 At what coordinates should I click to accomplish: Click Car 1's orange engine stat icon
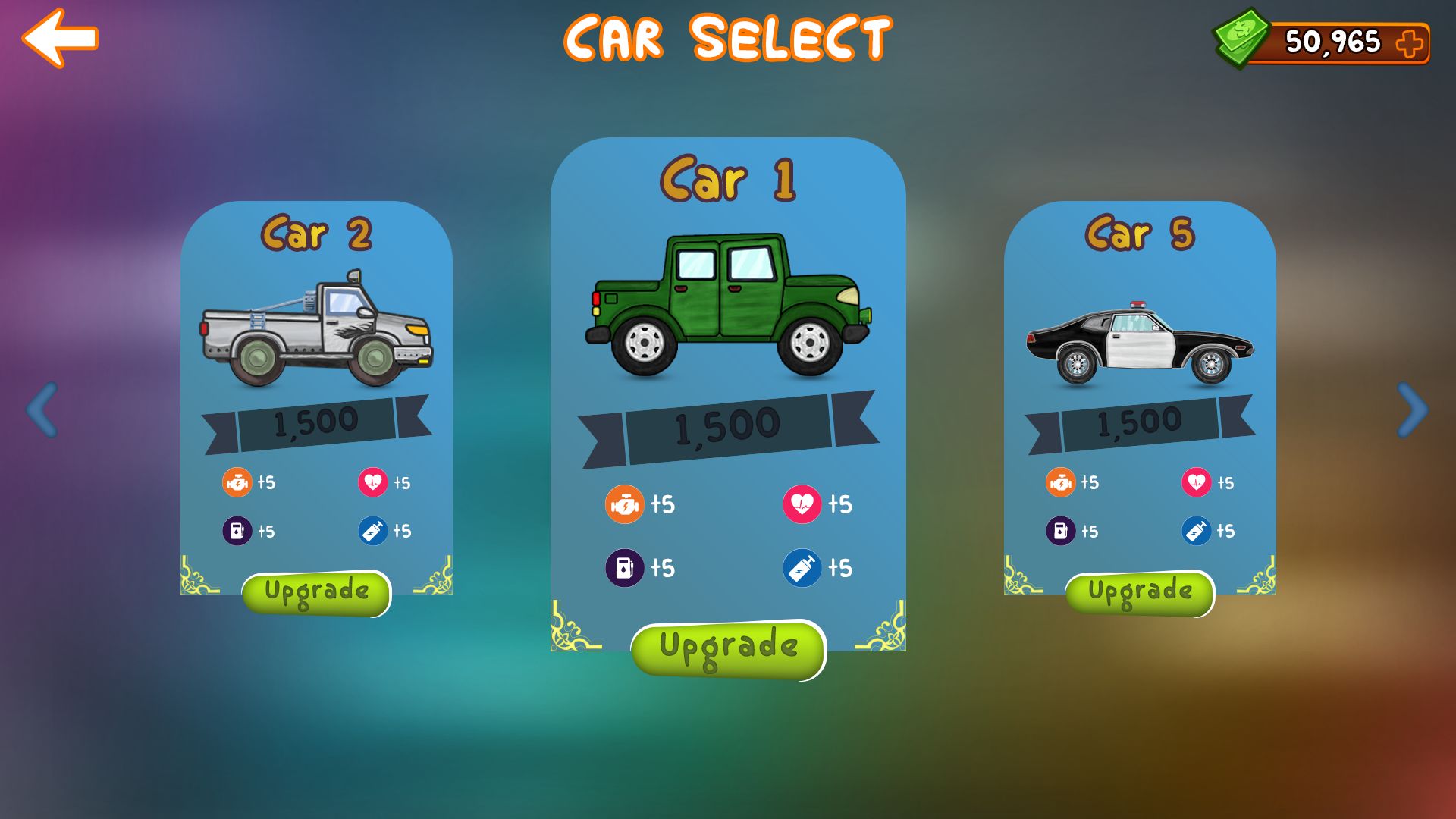click(623, 504)
